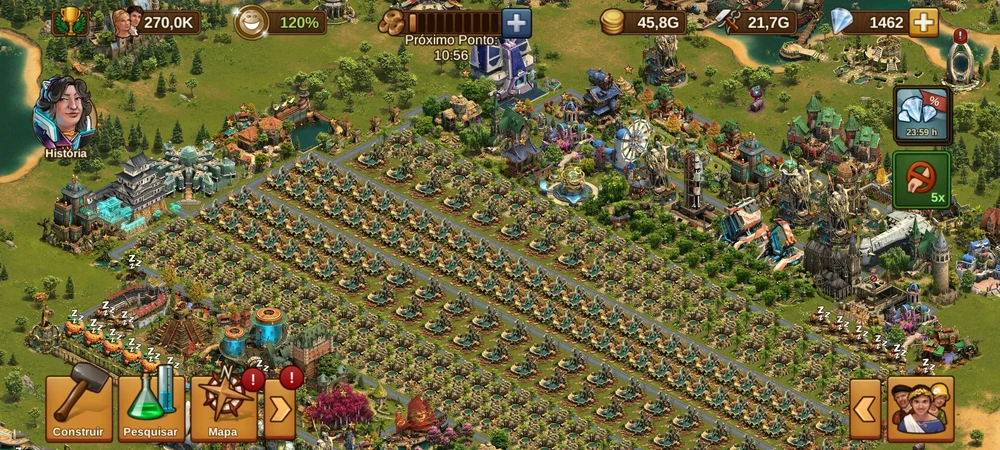The height and width of the screenshot is (450, 1000).
Task: Open the trophy ranking icon
Action: click(69, 21)
